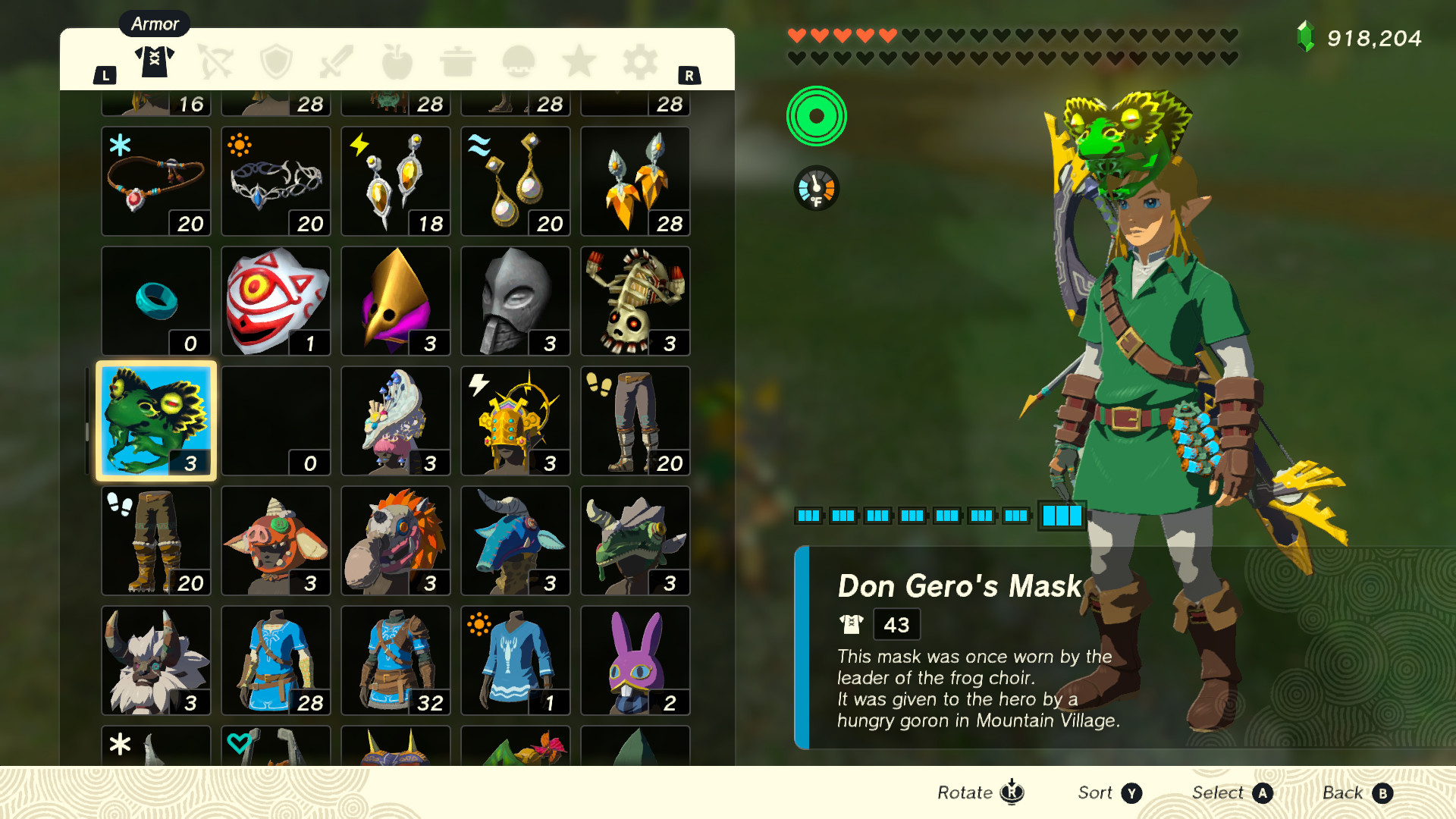This screenshot has width=1456, height=819.
Task: Select the purple rabbit hood
Action: [635, 660]
